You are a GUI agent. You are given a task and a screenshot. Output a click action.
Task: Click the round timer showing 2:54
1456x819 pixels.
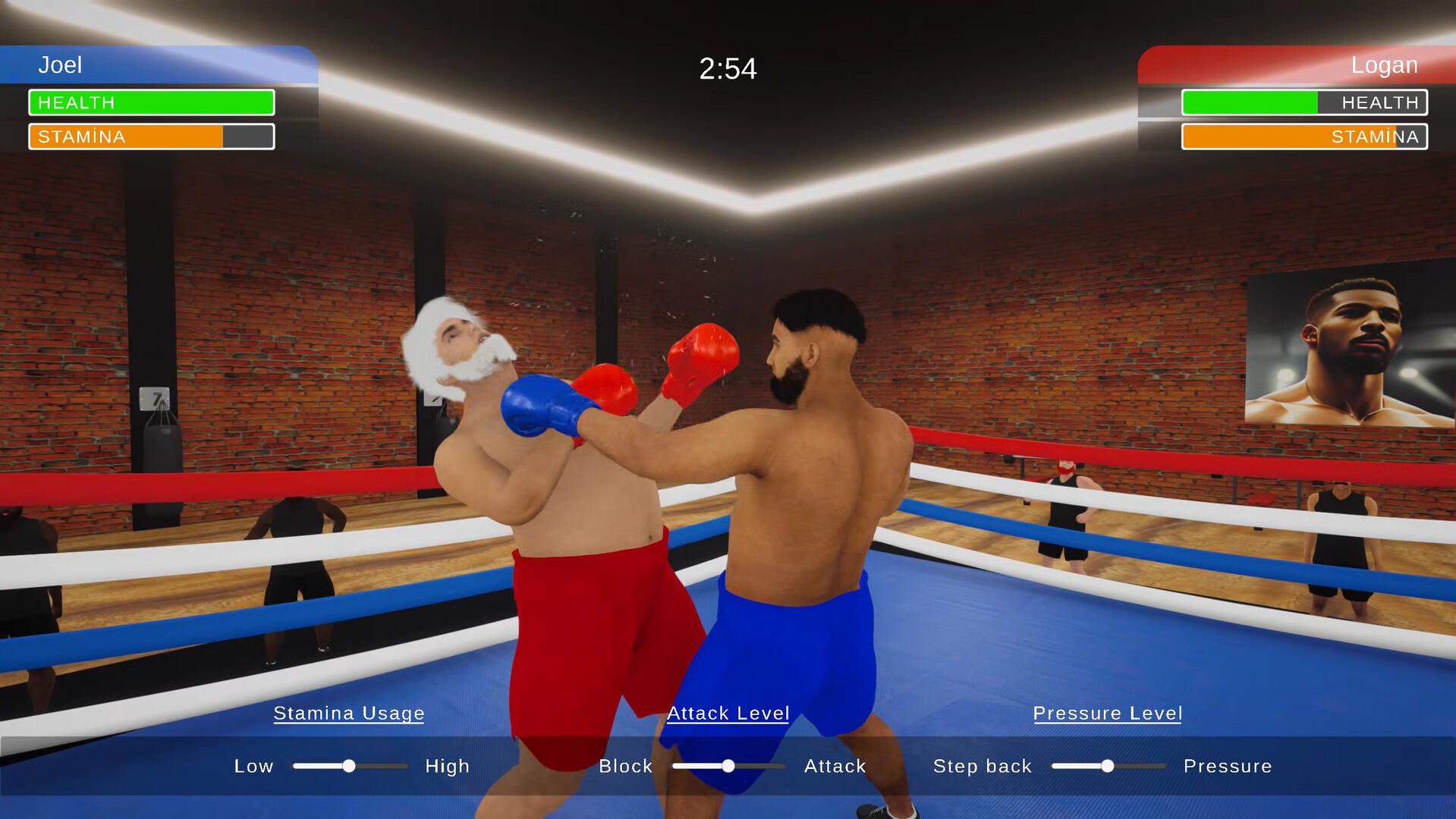click(728, 68)
